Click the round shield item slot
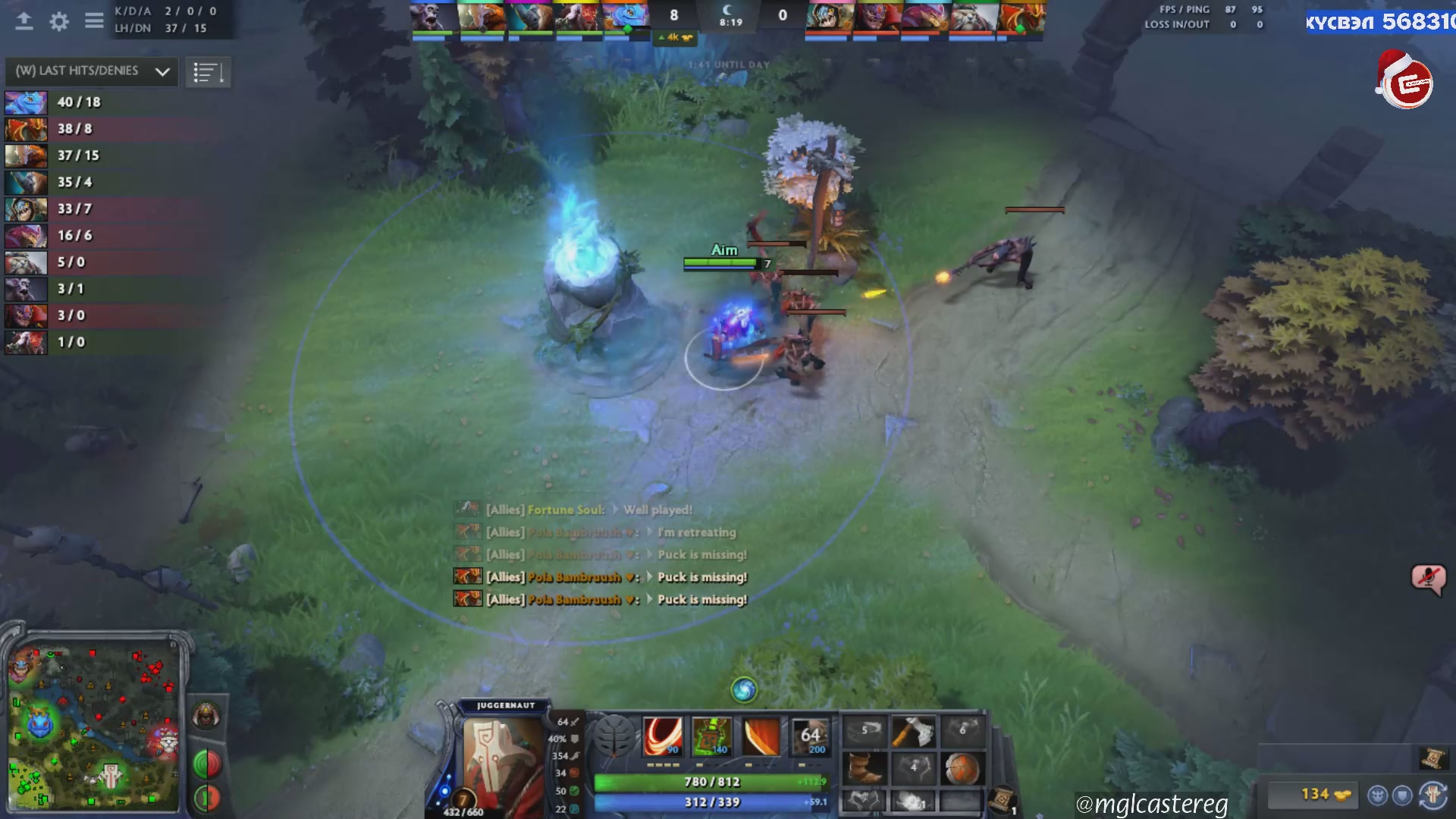Viewport: 1456px width, 819px height. pos(962,768)
